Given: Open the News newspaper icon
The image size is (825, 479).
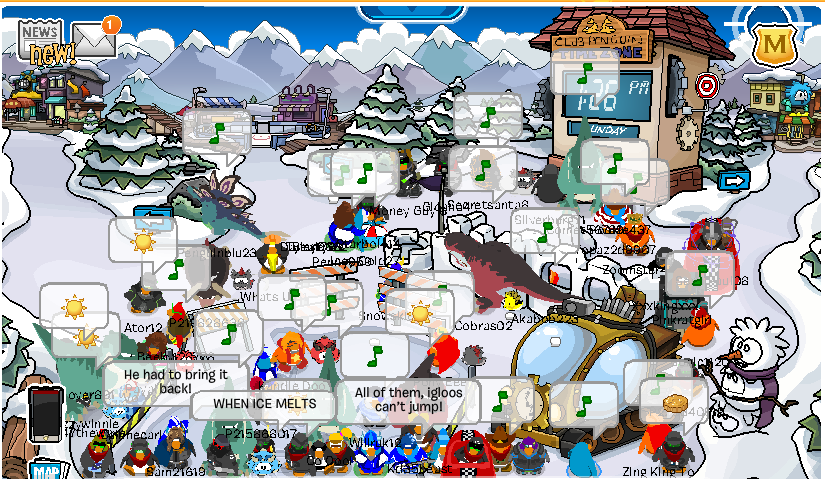Looking at the screenshot, I should tap(40, 40).
